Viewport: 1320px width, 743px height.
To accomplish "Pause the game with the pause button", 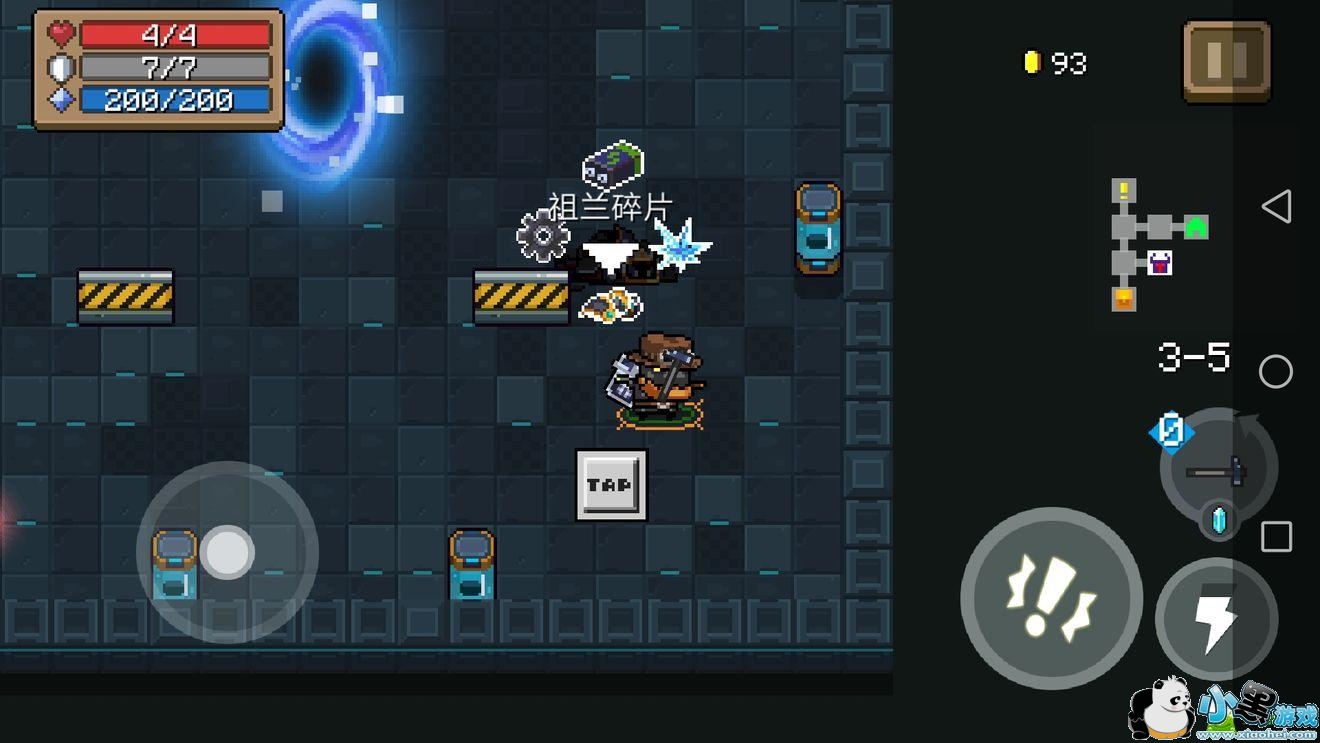I will (x=1226, y=61).
